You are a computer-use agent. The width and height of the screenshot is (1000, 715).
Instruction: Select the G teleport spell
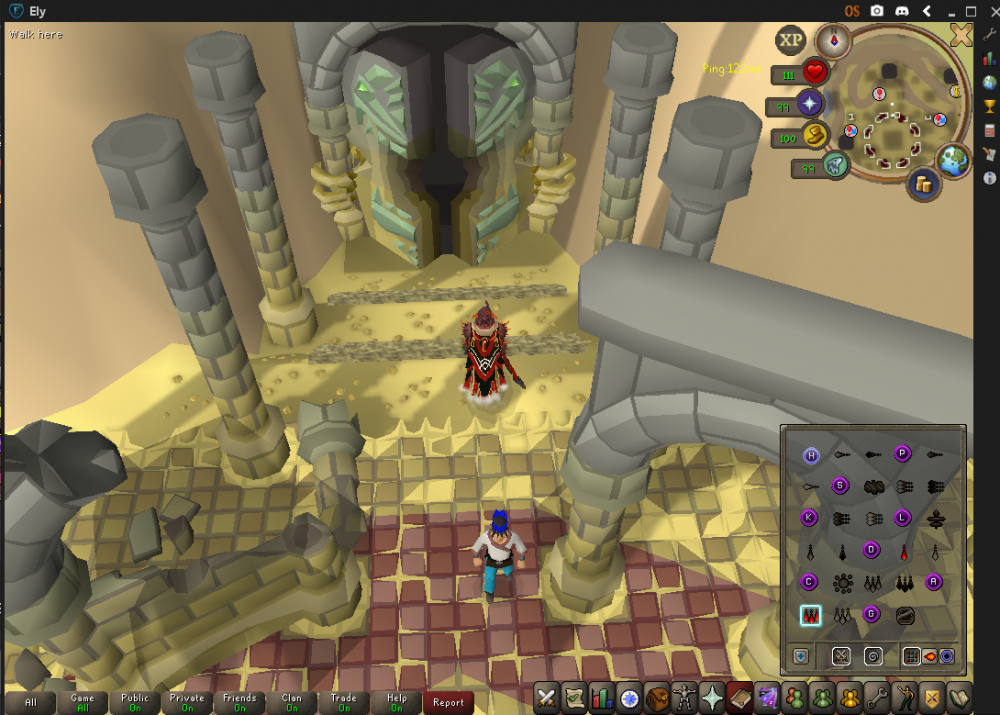tap(871, 614)
